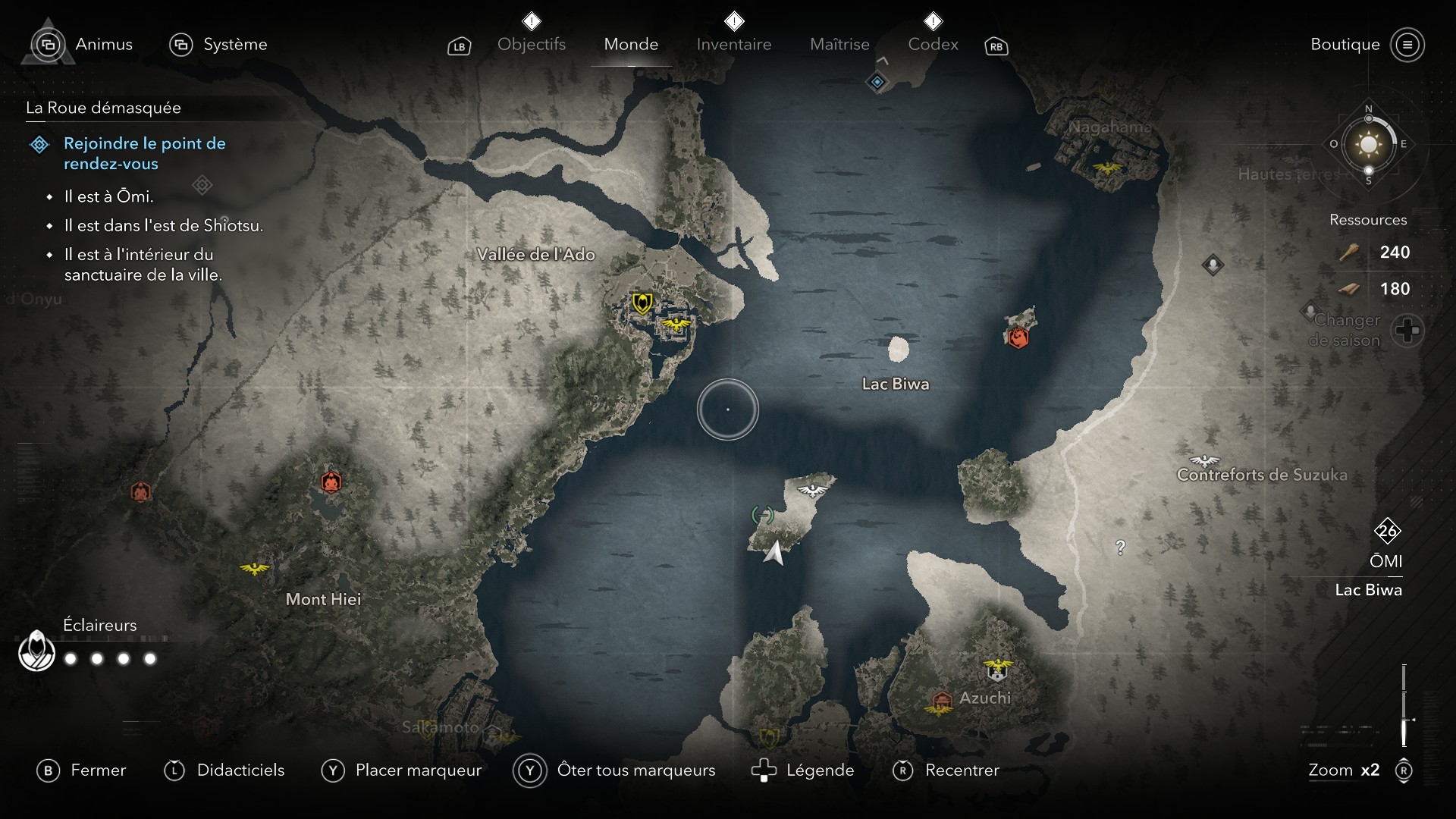The image size is (1456, 819).
Task: Open the Animus menu
Action: 85,45
